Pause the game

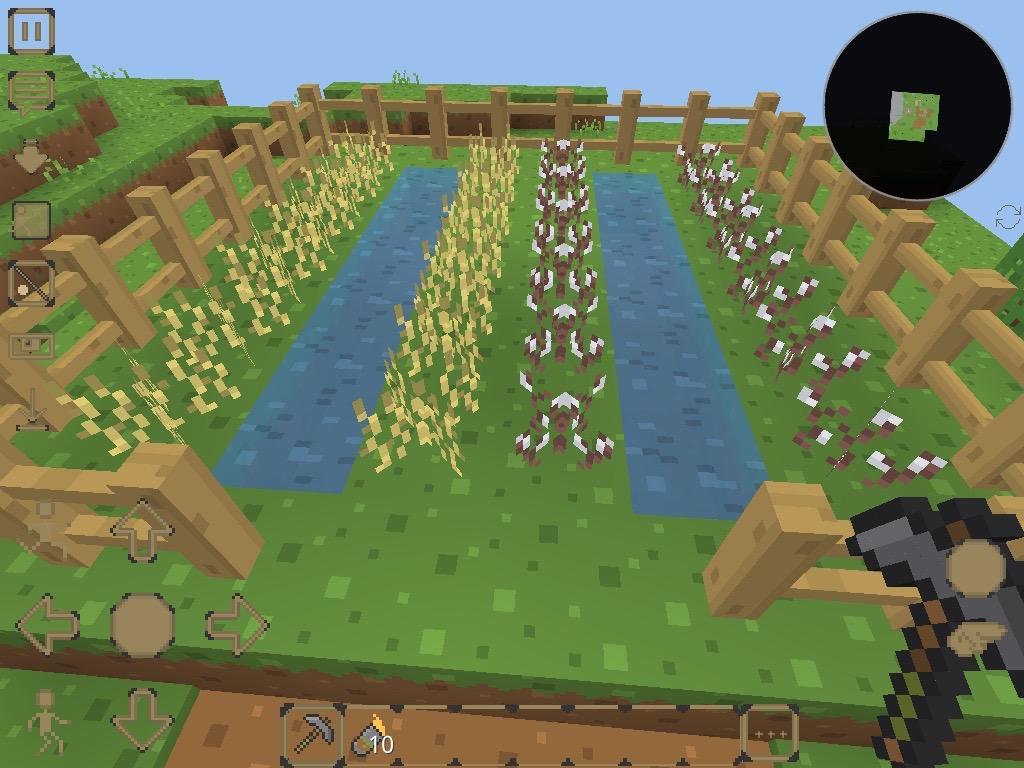[x=31, y=31]
